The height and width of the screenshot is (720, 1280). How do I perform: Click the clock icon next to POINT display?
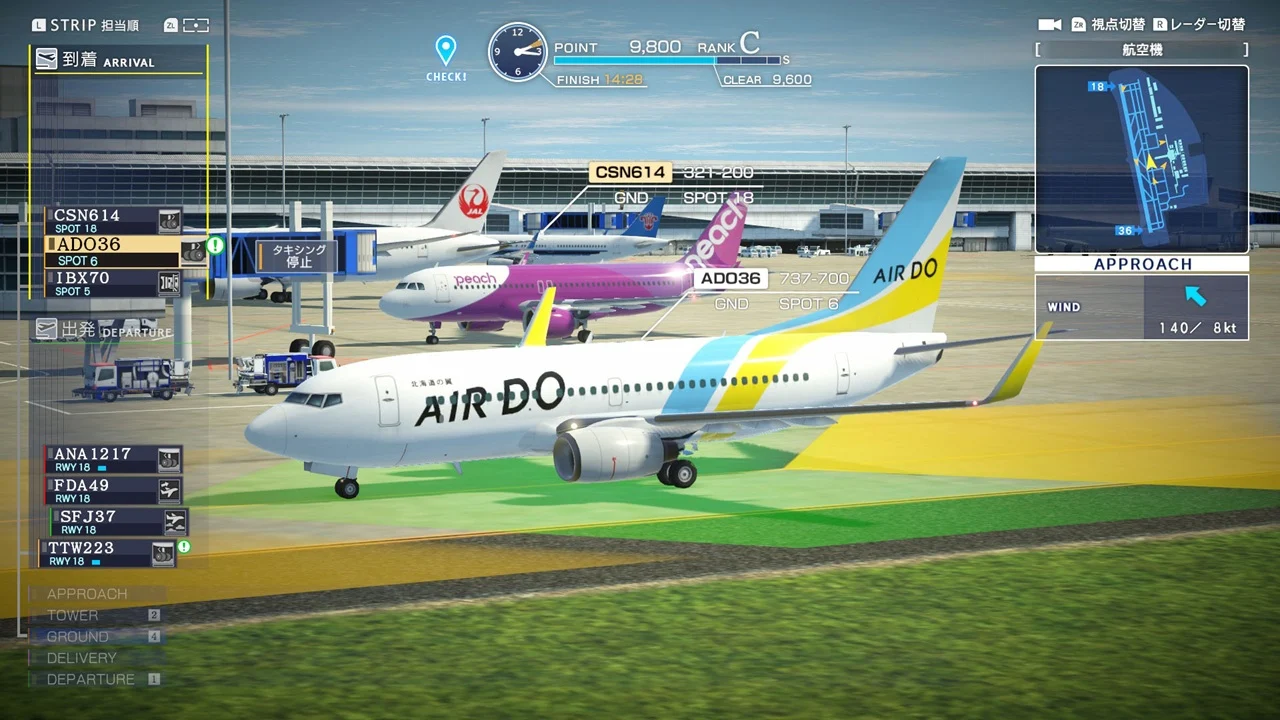[x=519, y=49]
